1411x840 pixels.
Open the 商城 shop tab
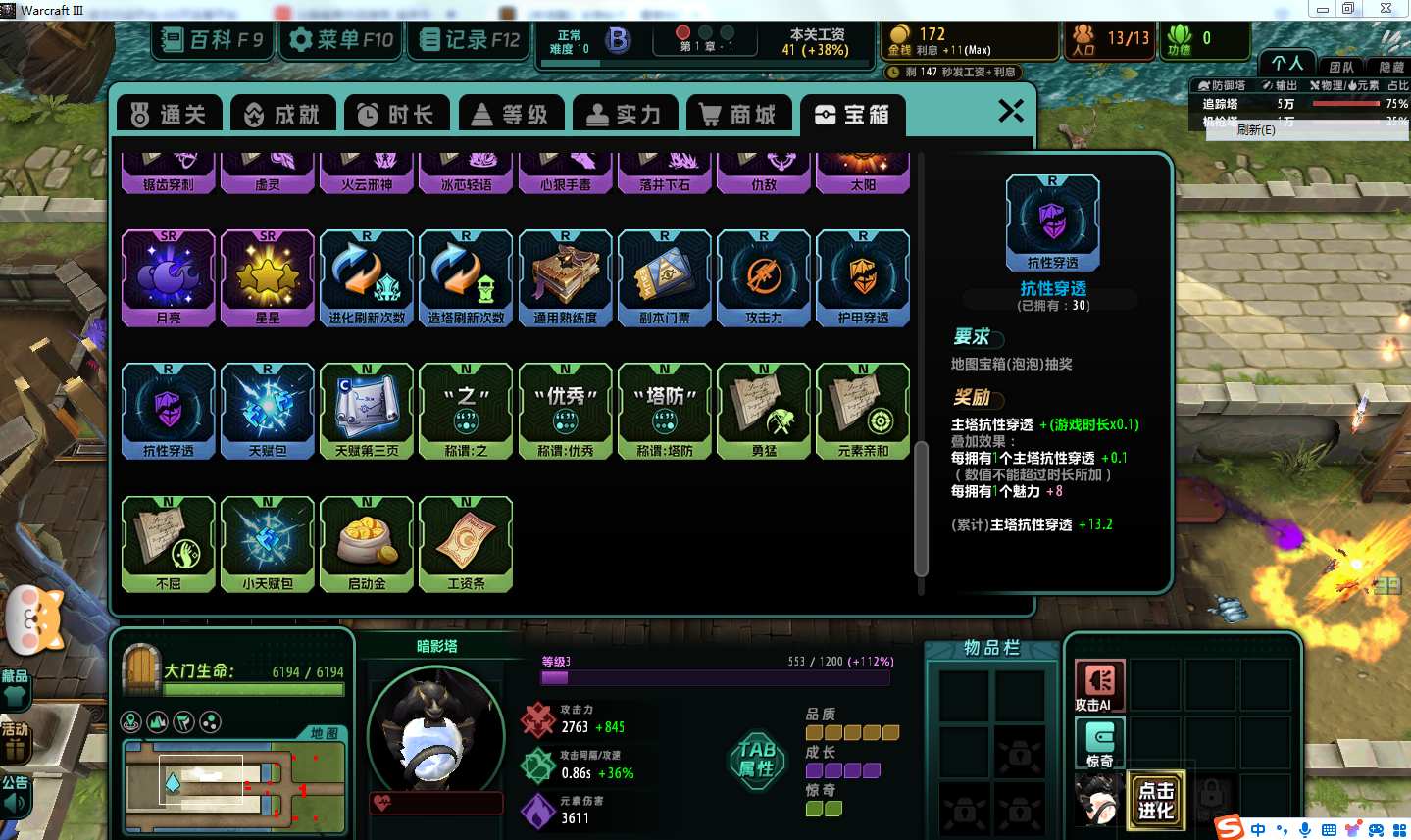[x=738, y=115]
